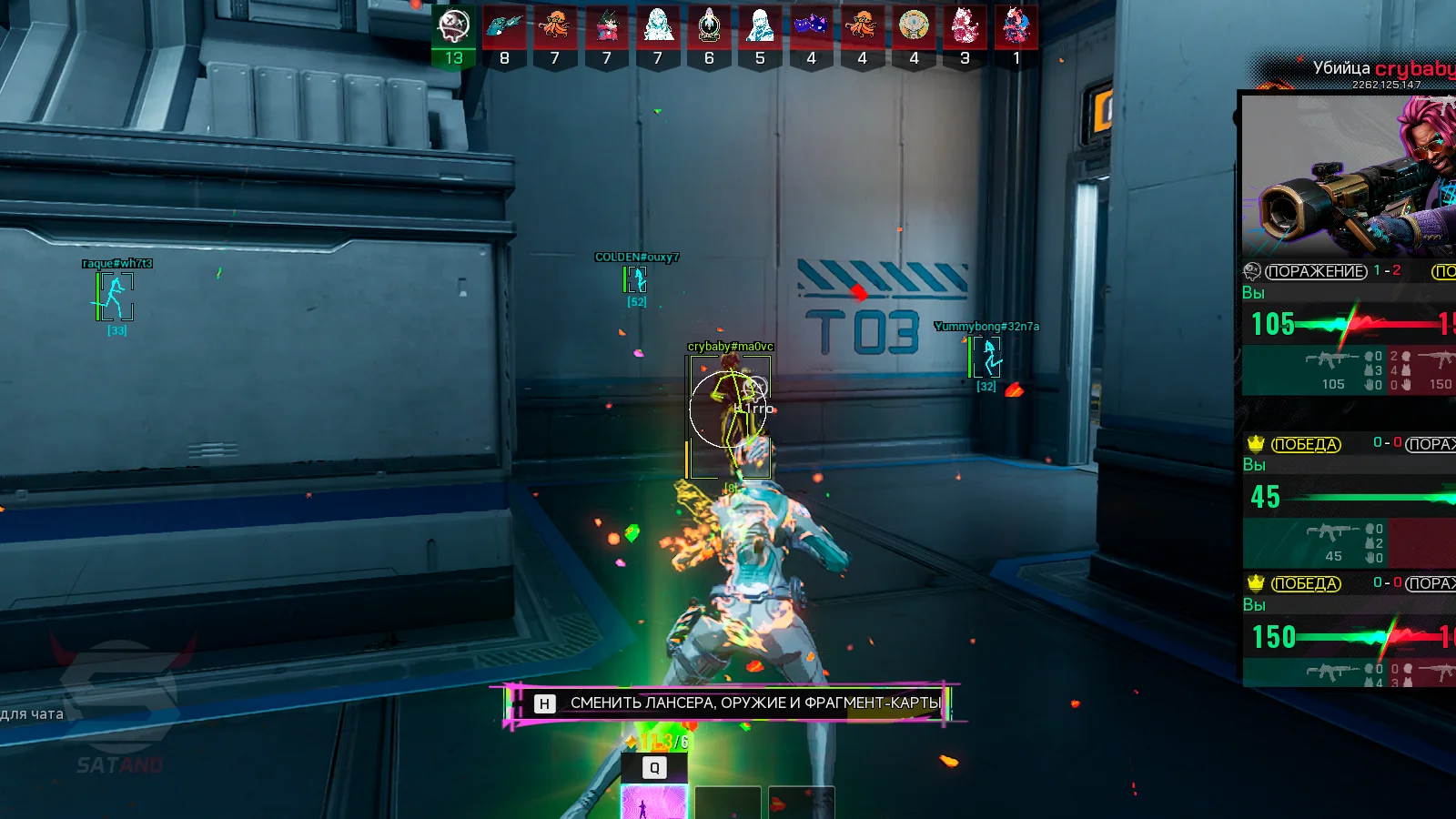
Task: View the 45 damage victory duel entry
Action: click(1349, 499)
